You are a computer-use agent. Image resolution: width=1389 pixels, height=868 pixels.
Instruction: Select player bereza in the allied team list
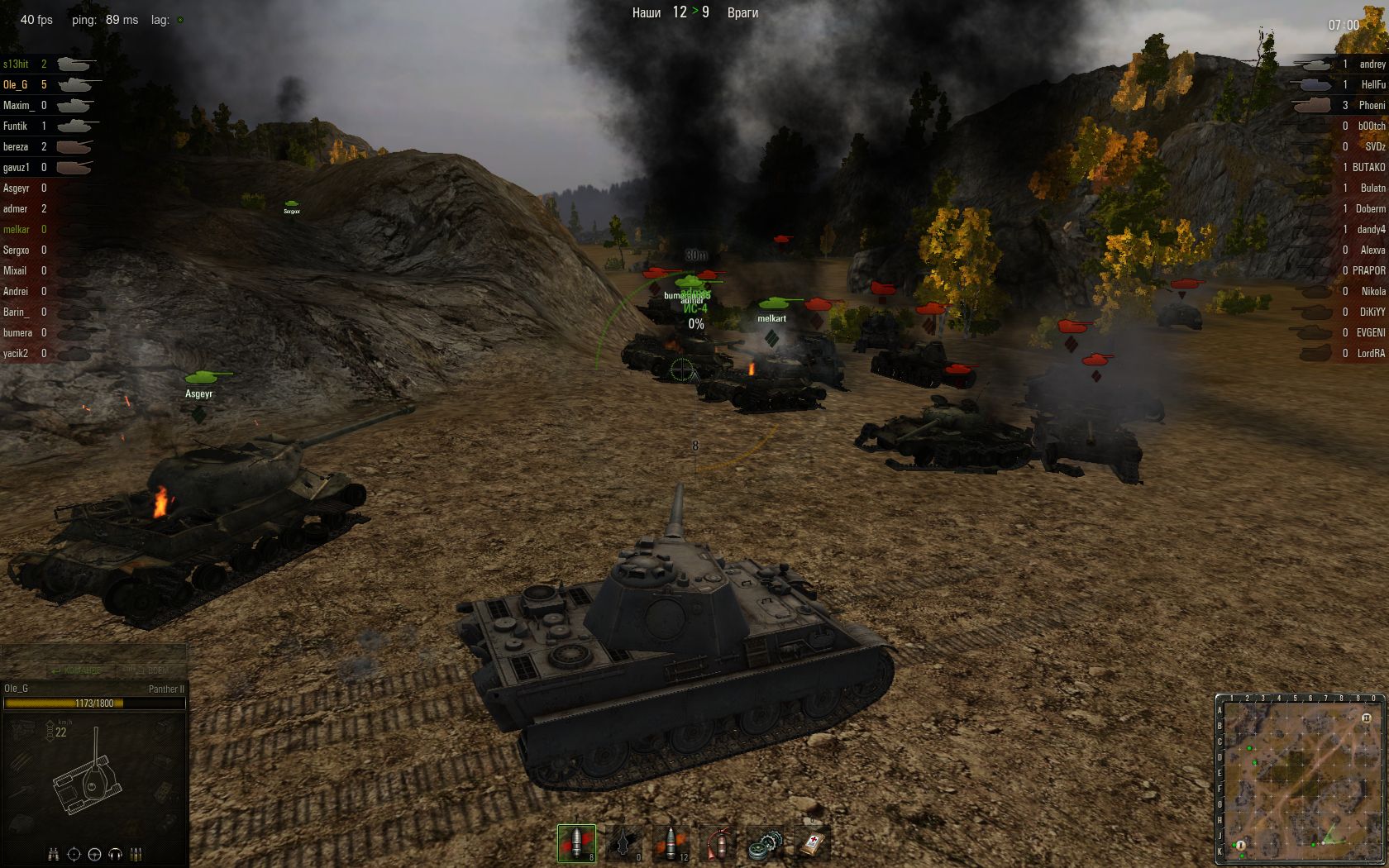16,146
